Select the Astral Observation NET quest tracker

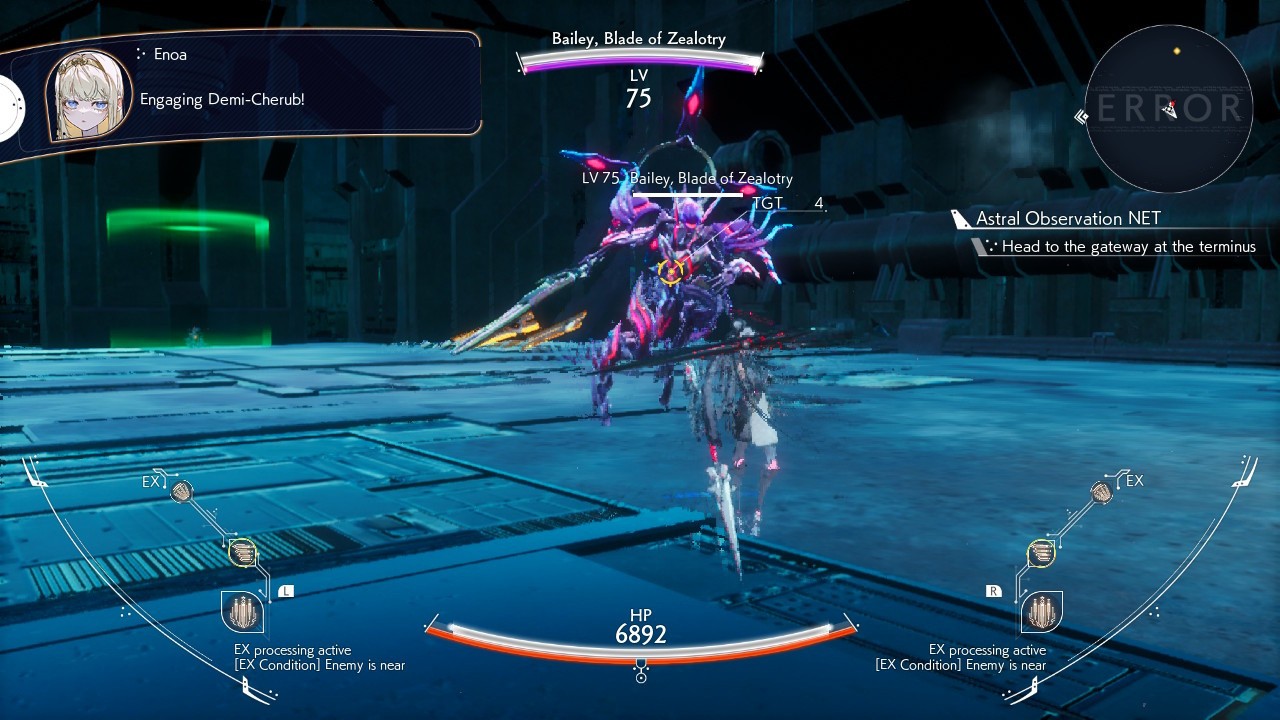pos(1068,219)
